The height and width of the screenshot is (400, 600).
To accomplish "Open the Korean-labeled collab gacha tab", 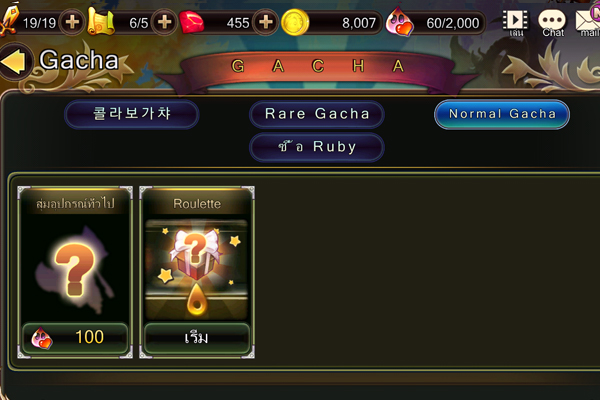I will [x=132, y=114].
